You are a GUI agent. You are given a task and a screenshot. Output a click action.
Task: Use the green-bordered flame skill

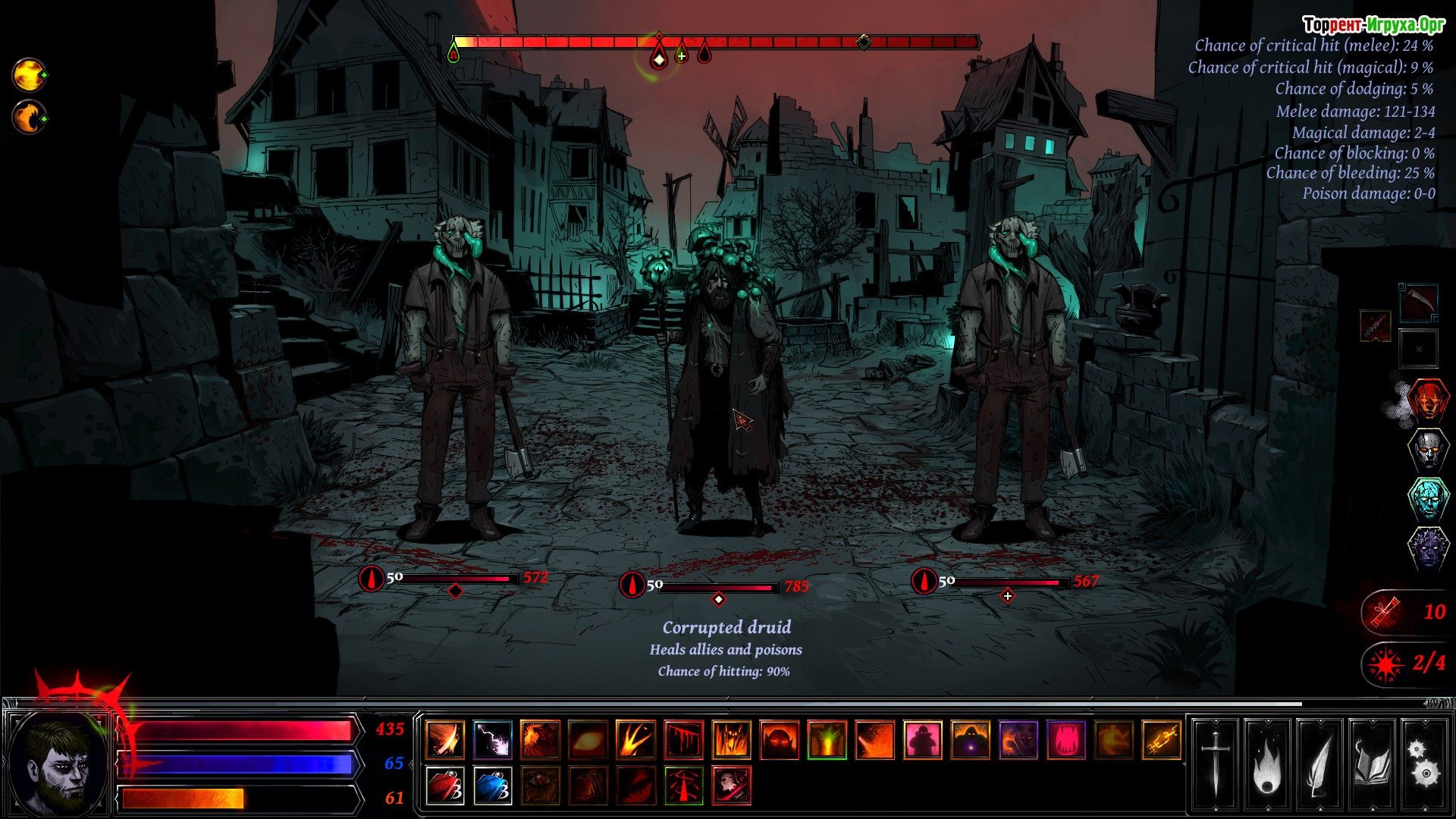click(827, 739)
